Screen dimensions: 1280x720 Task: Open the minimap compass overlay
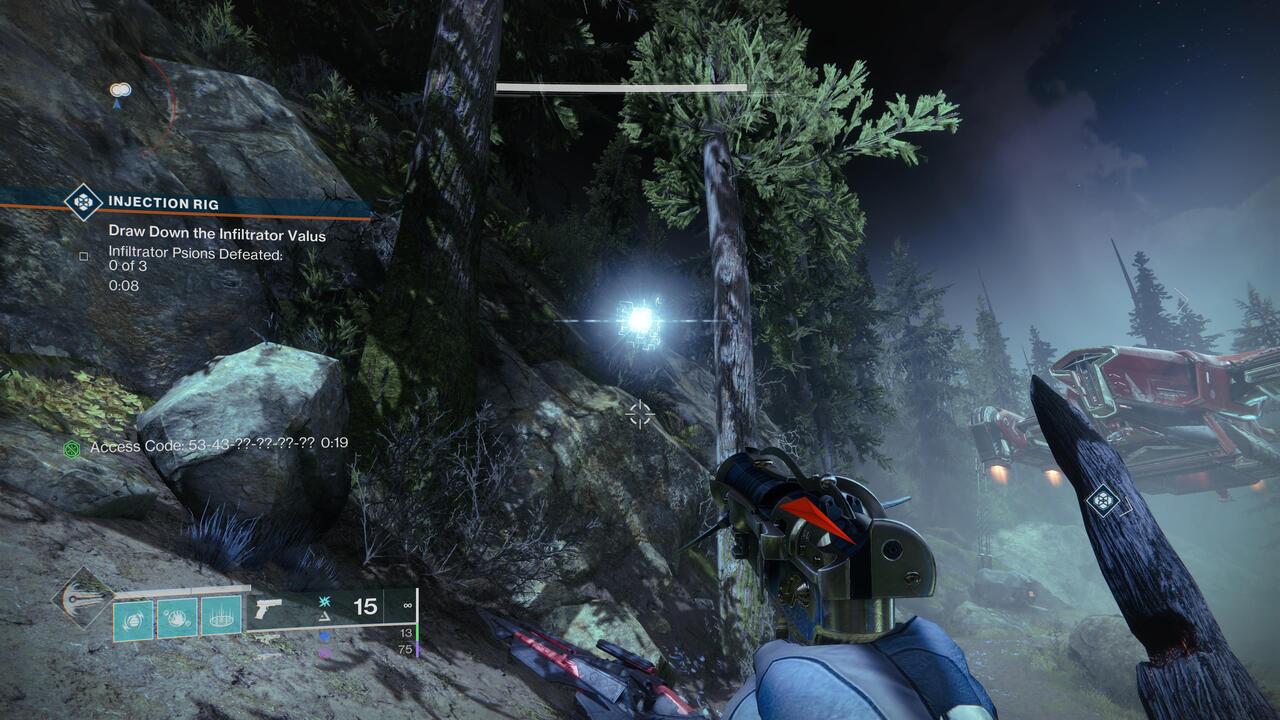click(x=119, y=88)
